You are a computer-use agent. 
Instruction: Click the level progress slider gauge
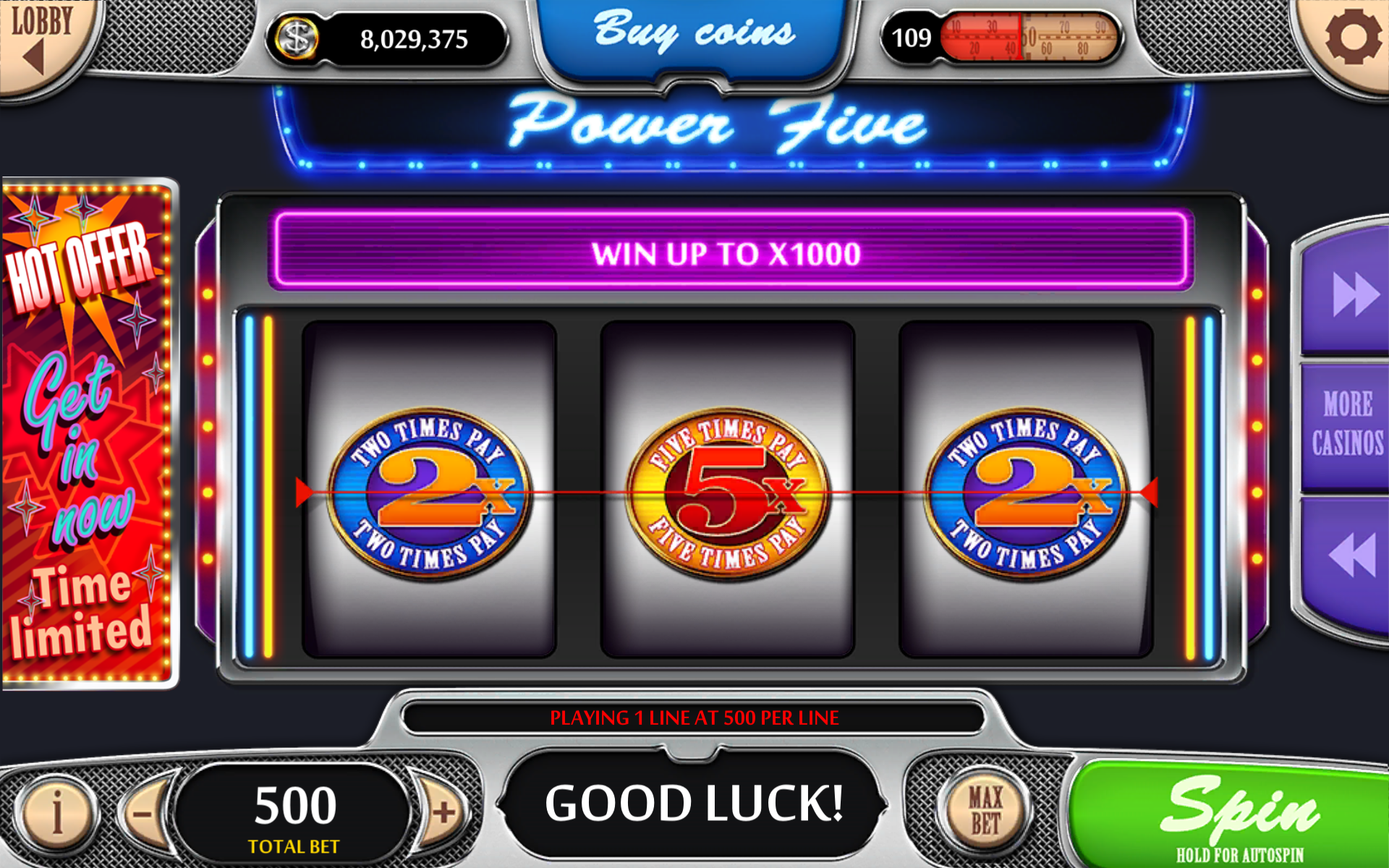point(1027,36)
